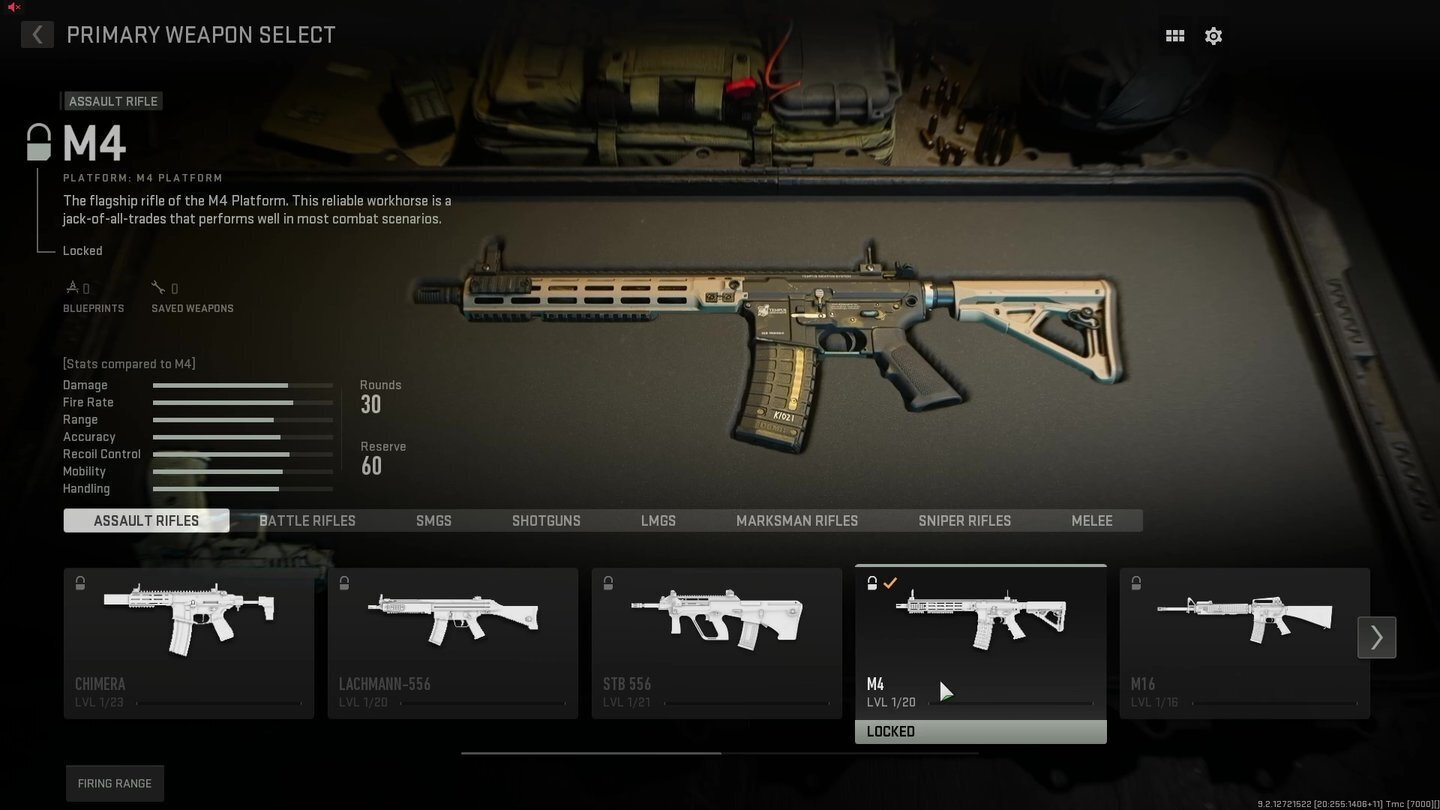Switch to the SMGs tab
The image size is (1440, 810).
click(x=433, y=520)
